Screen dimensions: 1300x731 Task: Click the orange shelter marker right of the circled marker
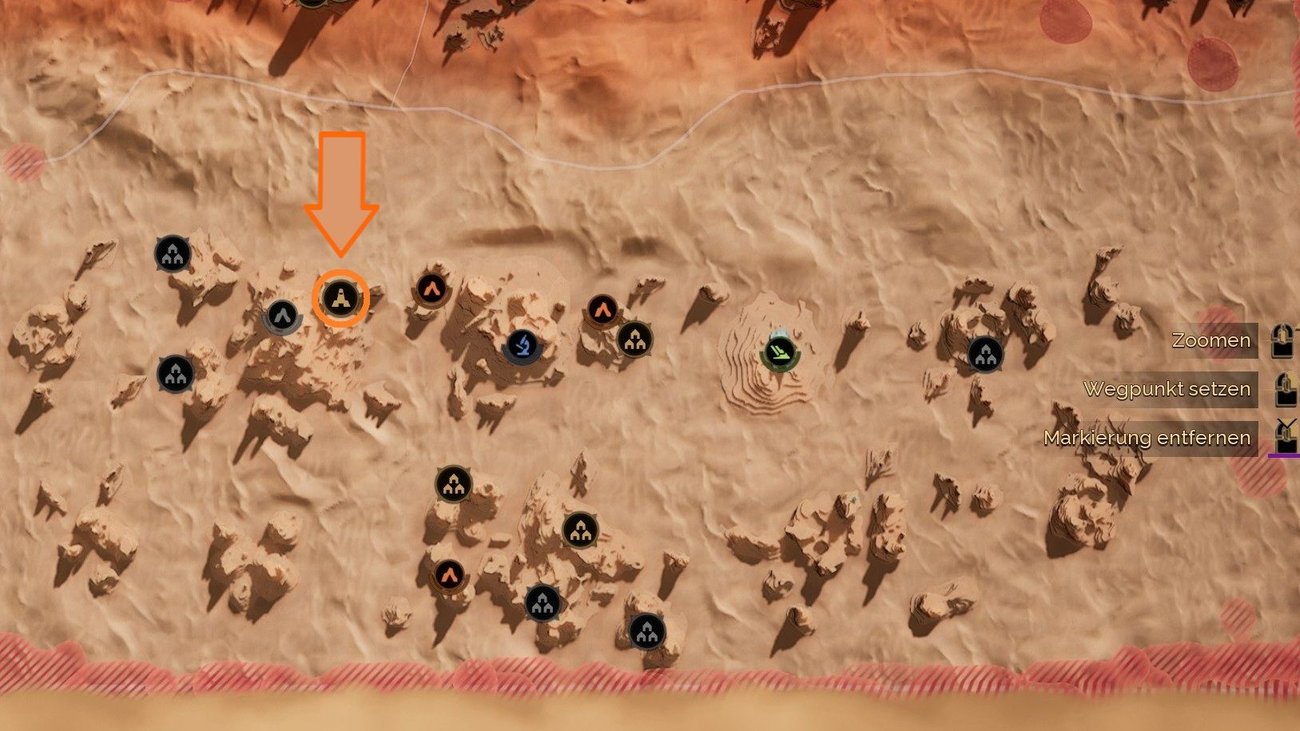(x=430, y=289)
